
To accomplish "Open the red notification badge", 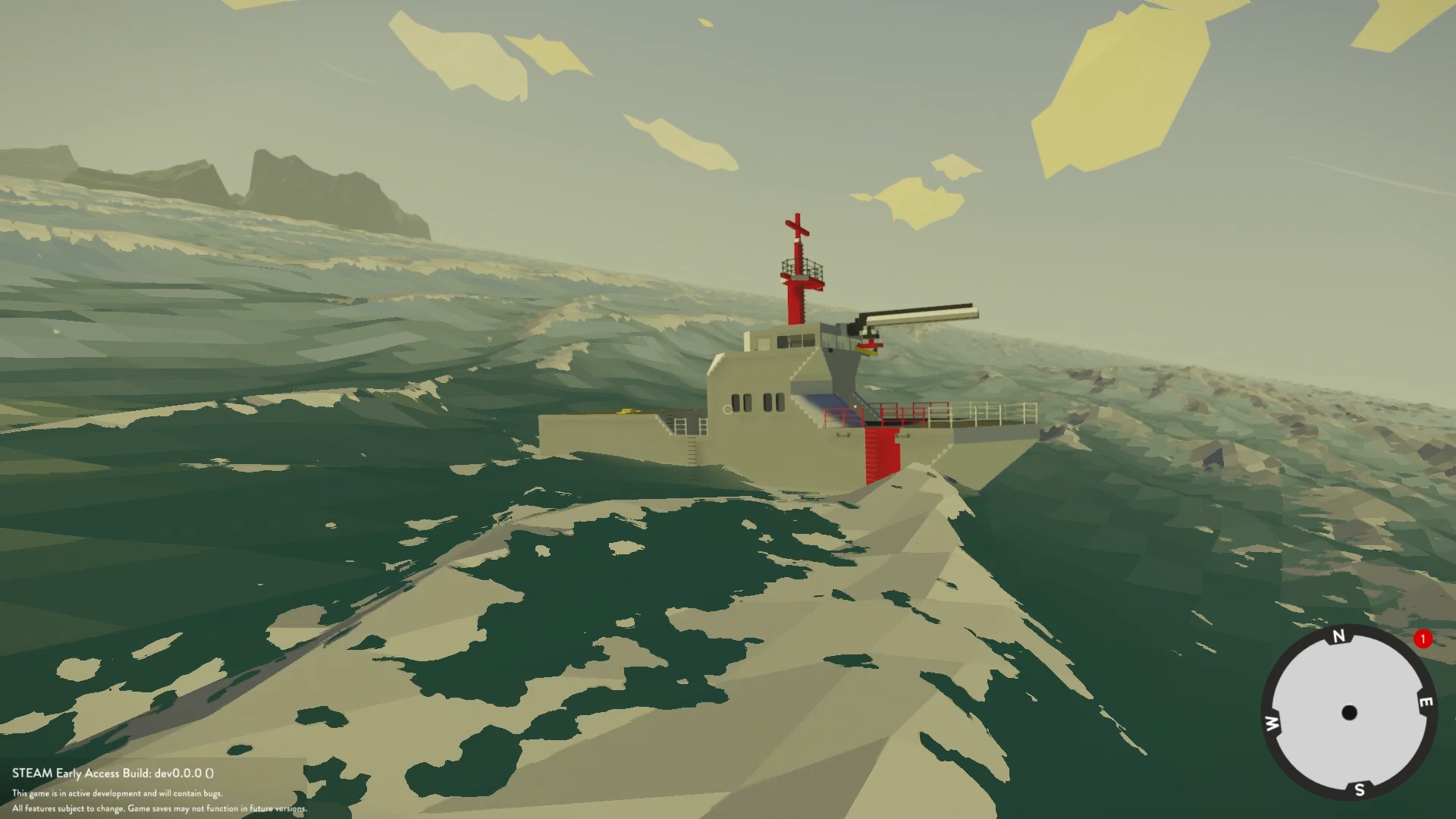I will (1423, 639).
